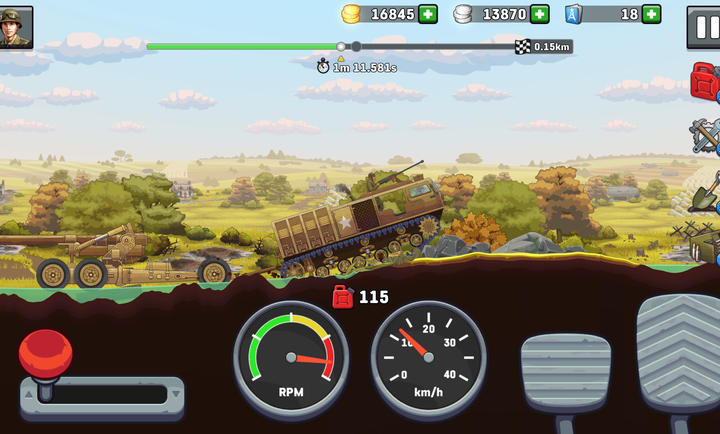
Task: Pull the red knob lever
Action: 45,353
